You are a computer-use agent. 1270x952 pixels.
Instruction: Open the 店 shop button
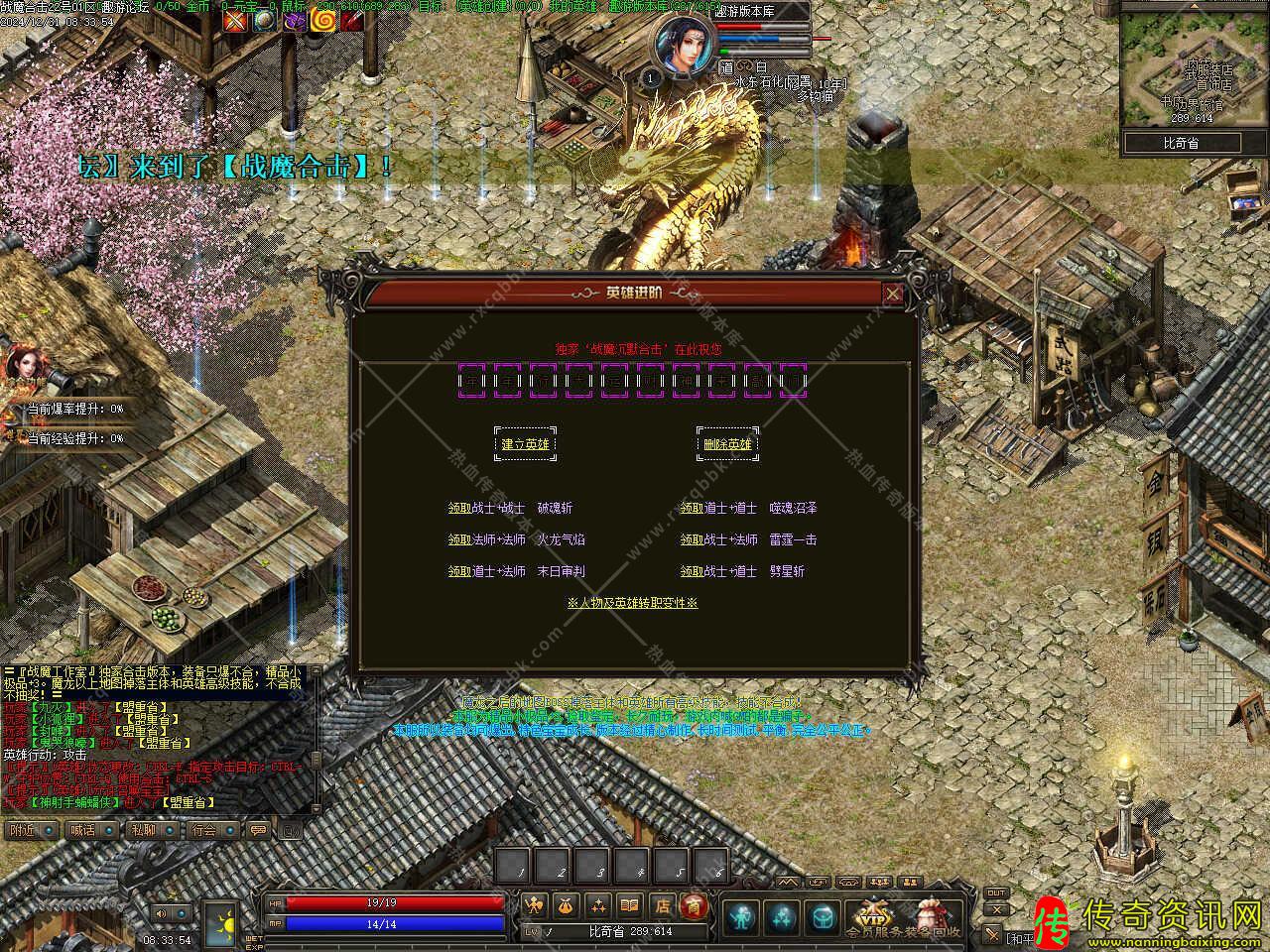pos(662,904)
